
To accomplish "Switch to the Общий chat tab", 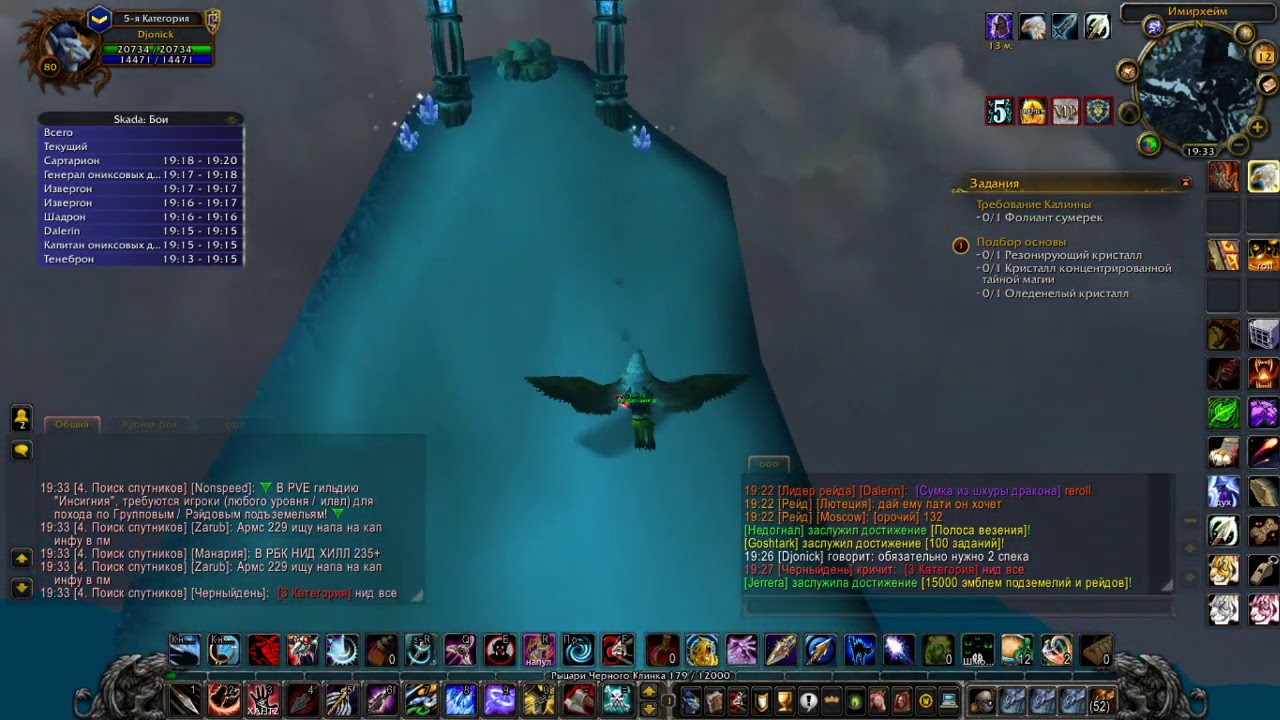I will pos(71,424).
